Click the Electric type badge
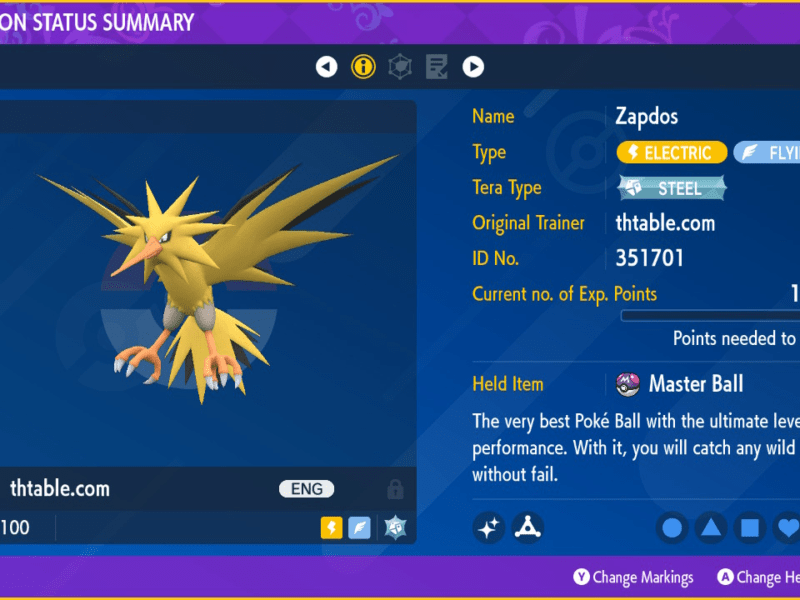This screenshot has height=600, width=800. coord(671,152)
